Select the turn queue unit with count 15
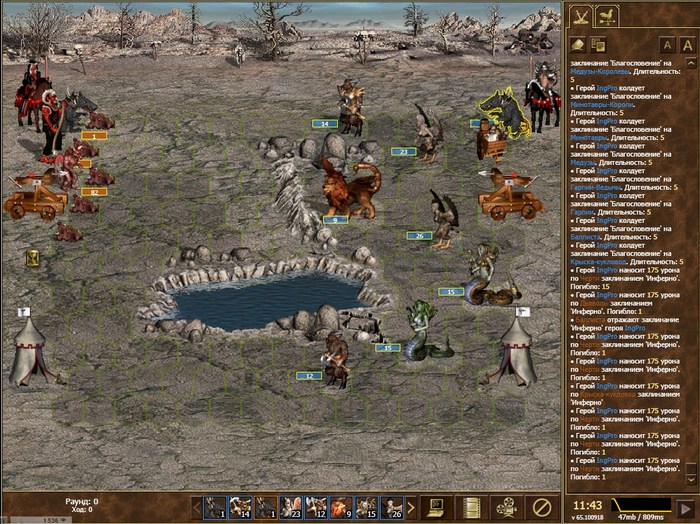The image size is (700, 524). point(366,507)
